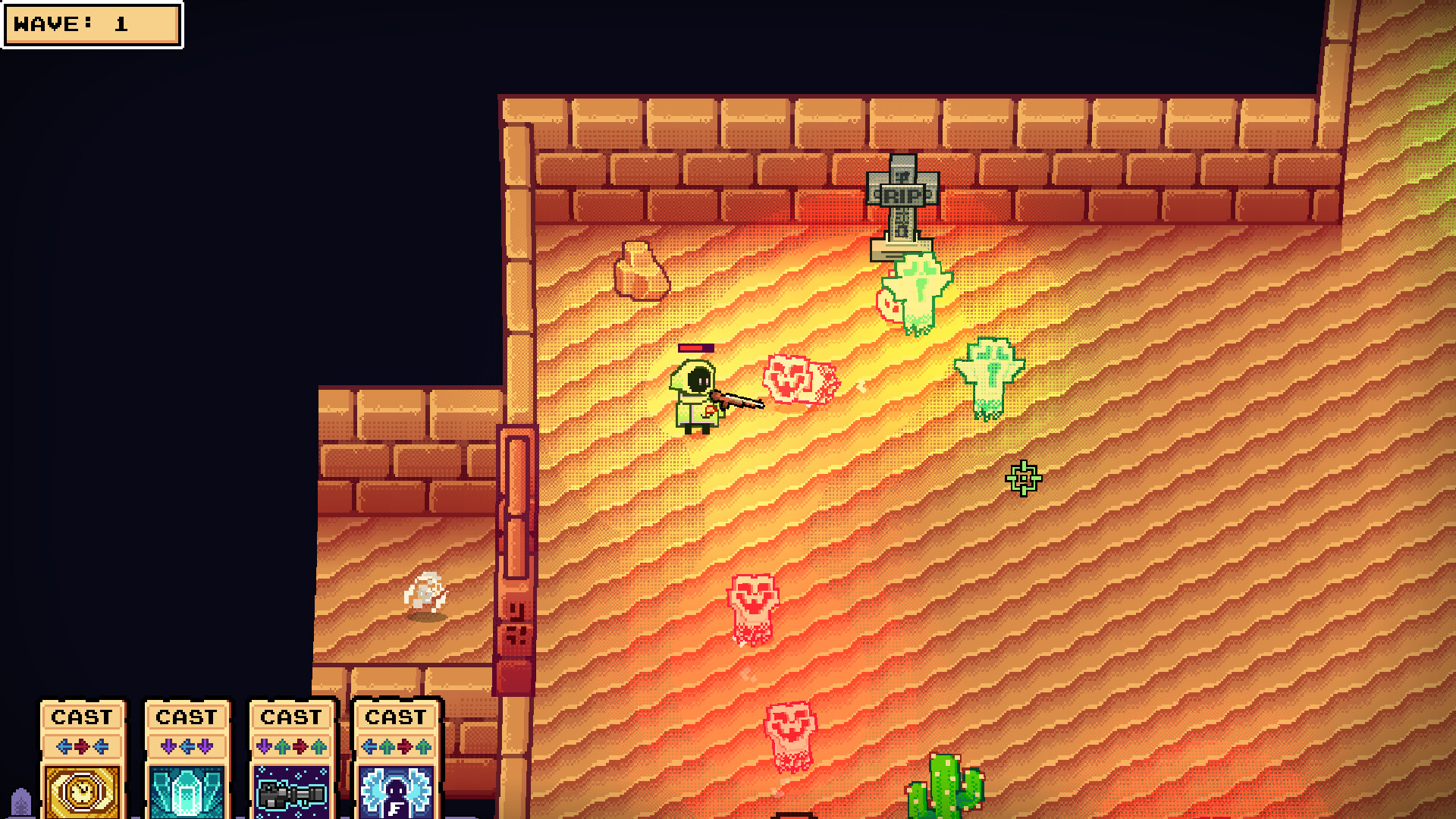This screenshot has width=1456, height=819.
Task: Click the purple down arrow on the crystal card
Action: 168,745
